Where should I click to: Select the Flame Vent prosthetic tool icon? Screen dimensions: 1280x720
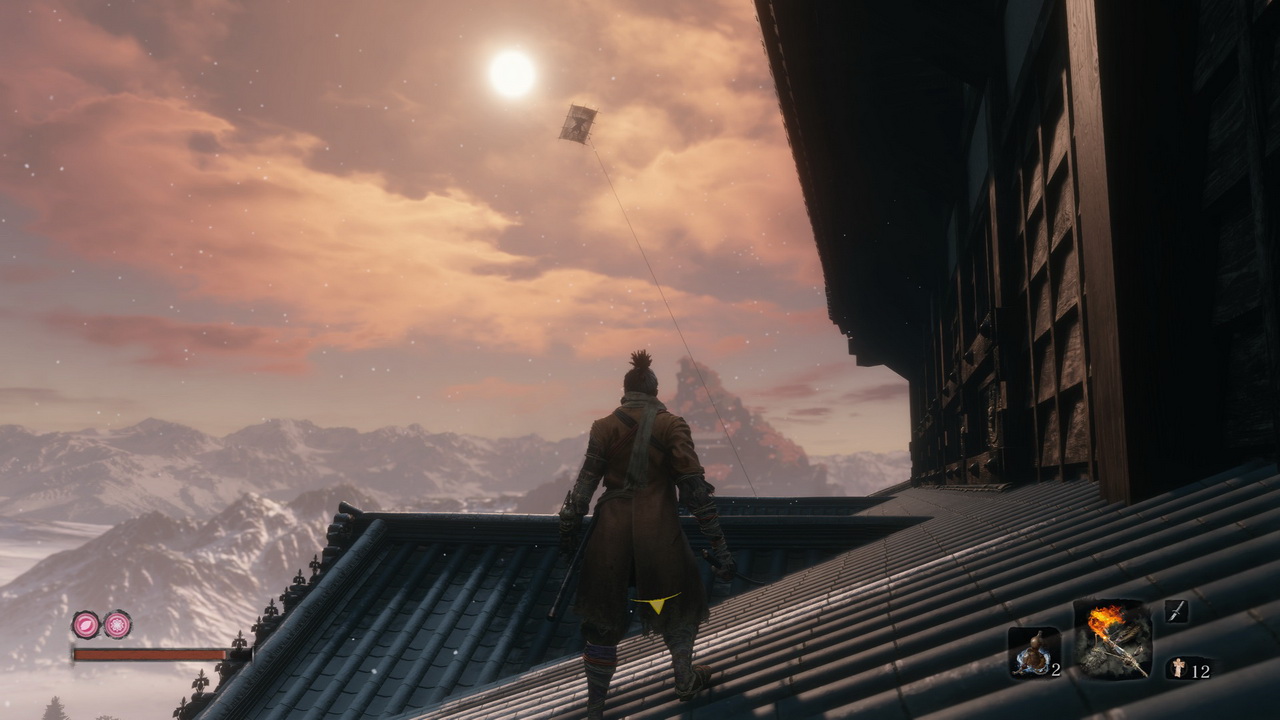(x=1113, y=639)
